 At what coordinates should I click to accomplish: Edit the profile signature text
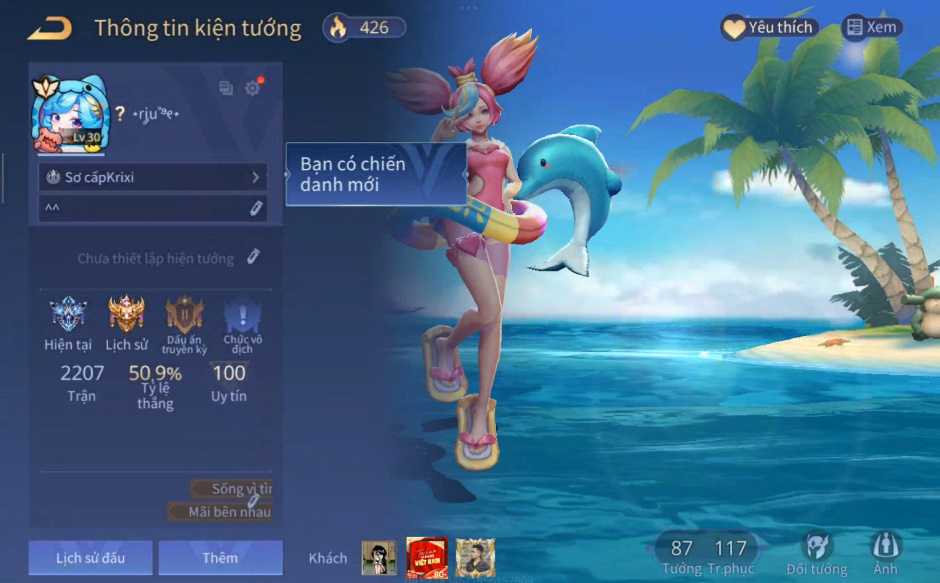[256, 208]
